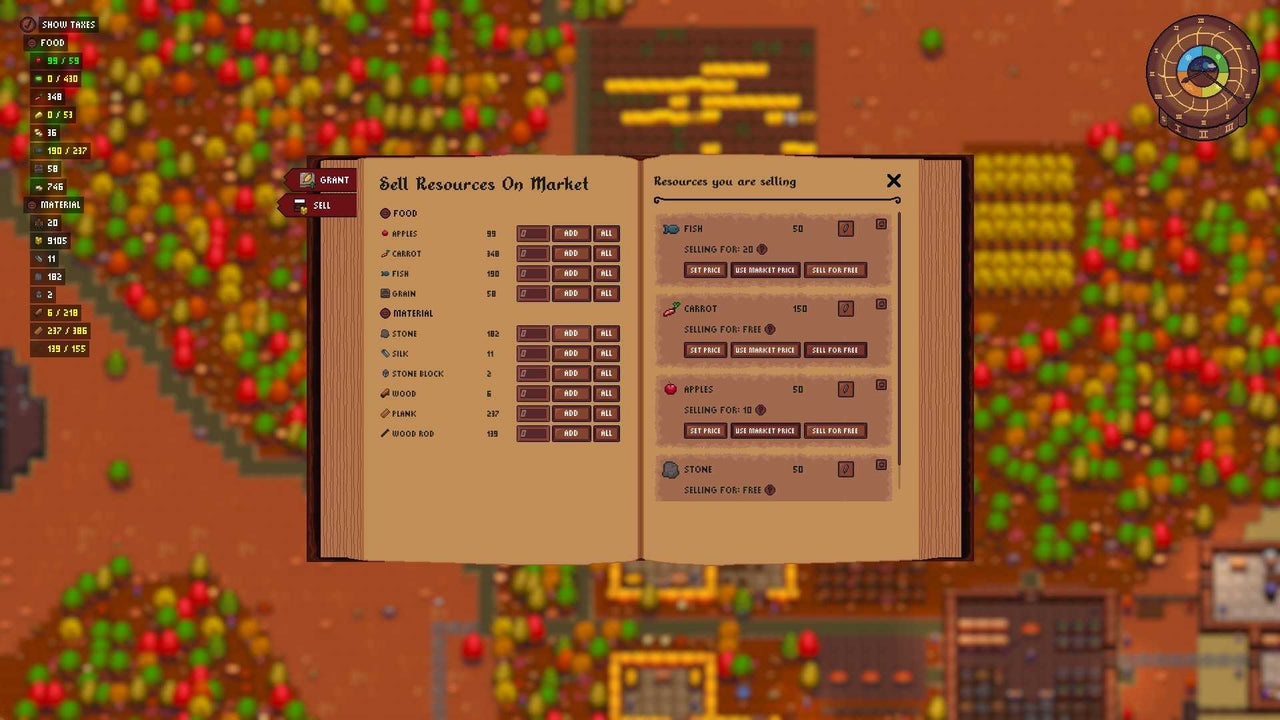Click Use Market Price for the Carrot listing

(765, 350)
